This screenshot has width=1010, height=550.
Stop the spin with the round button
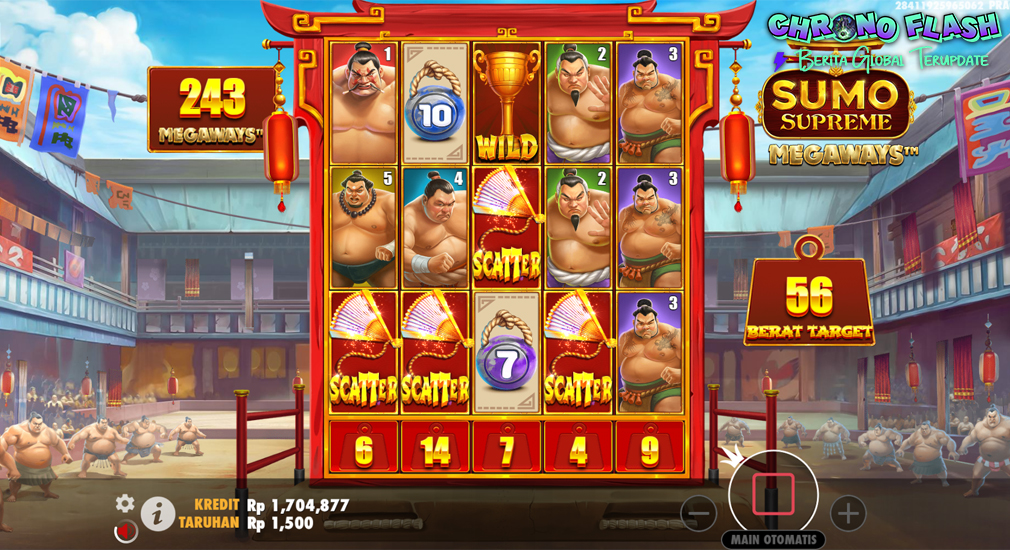pyautogui.click(x=773, y=494)
